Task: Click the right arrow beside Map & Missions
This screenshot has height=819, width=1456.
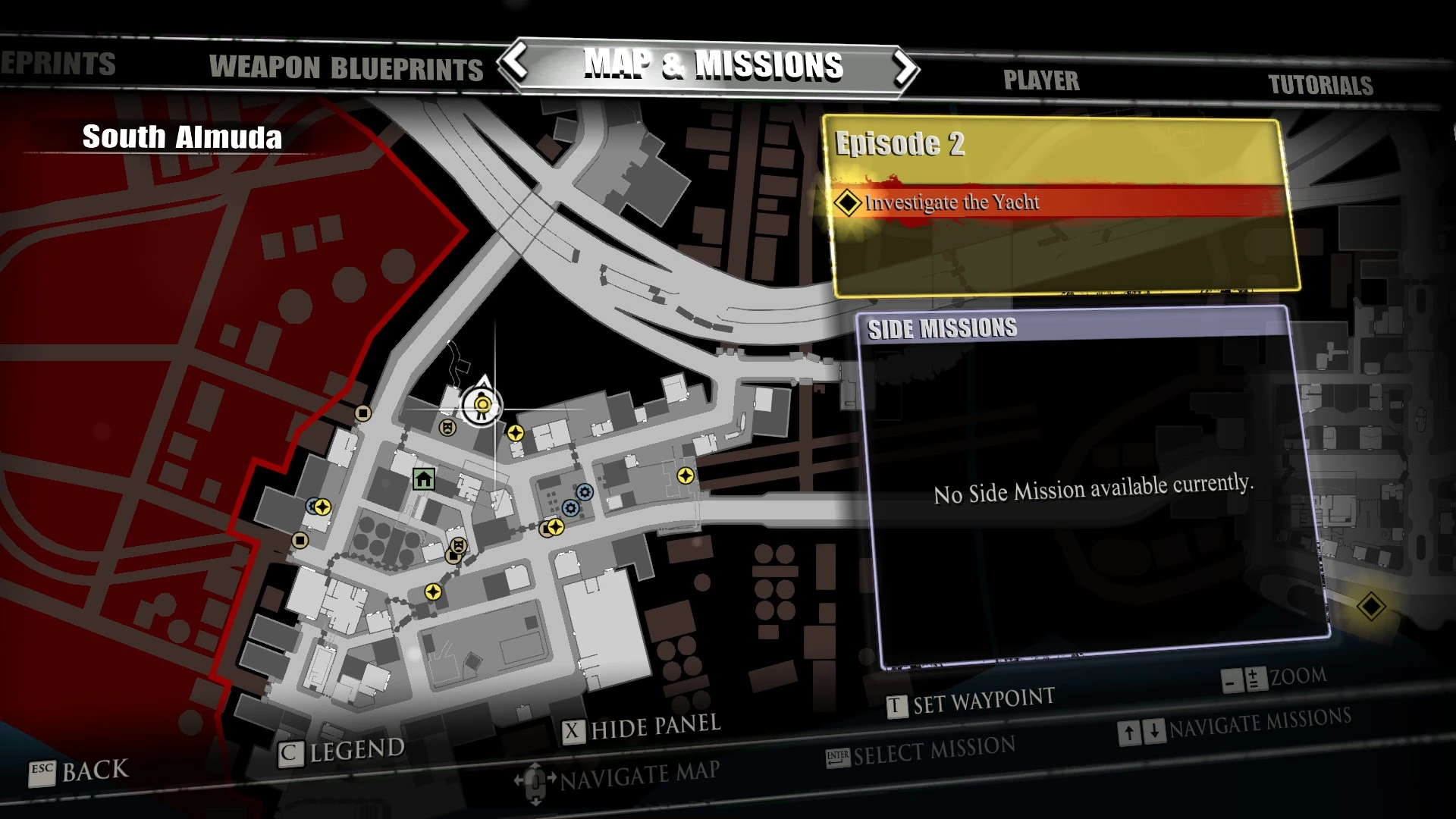Action: point(907,67)
